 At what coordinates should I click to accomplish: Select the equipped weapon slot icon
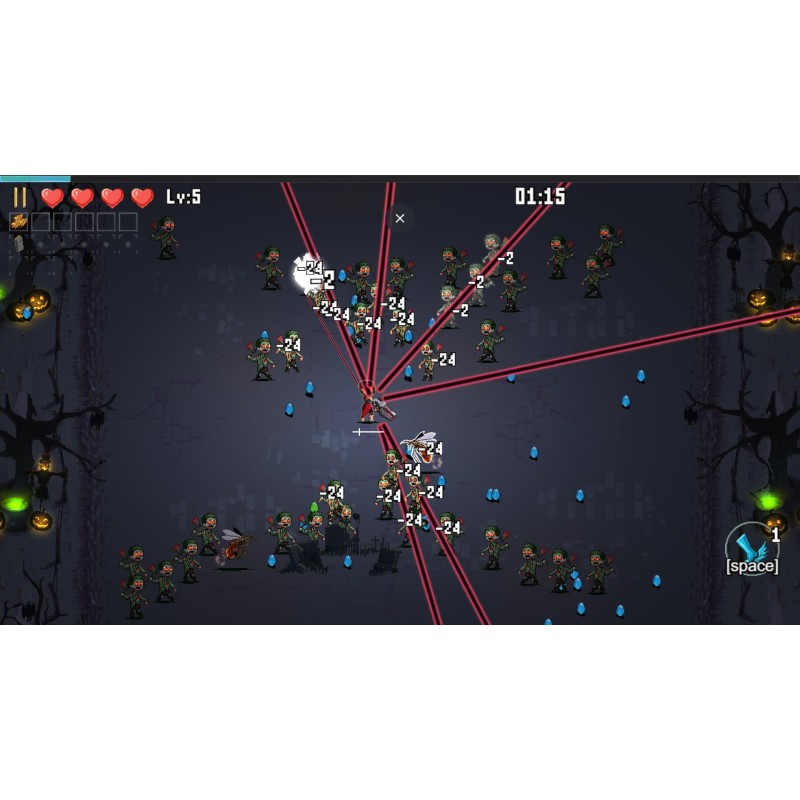(18, 222)
